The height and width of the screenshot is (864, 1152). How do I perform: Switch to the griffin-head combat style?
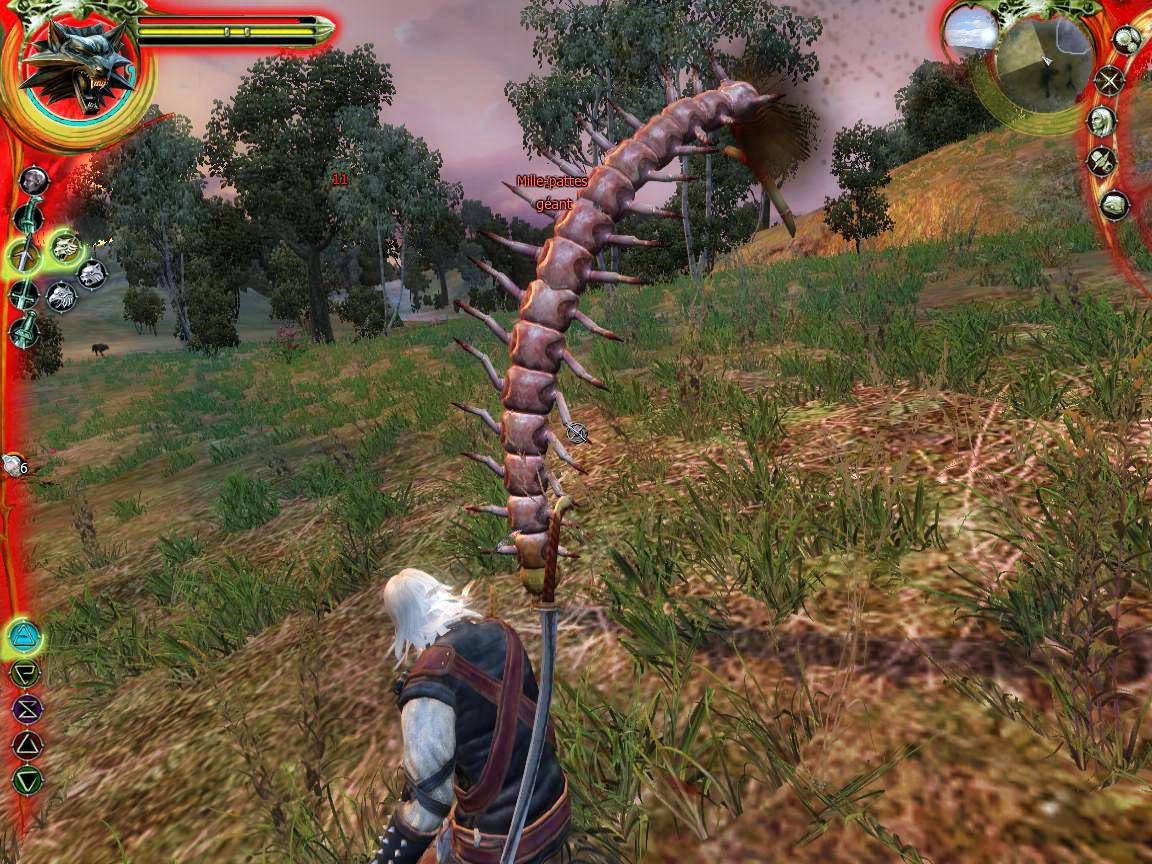[x=62, y=297]
